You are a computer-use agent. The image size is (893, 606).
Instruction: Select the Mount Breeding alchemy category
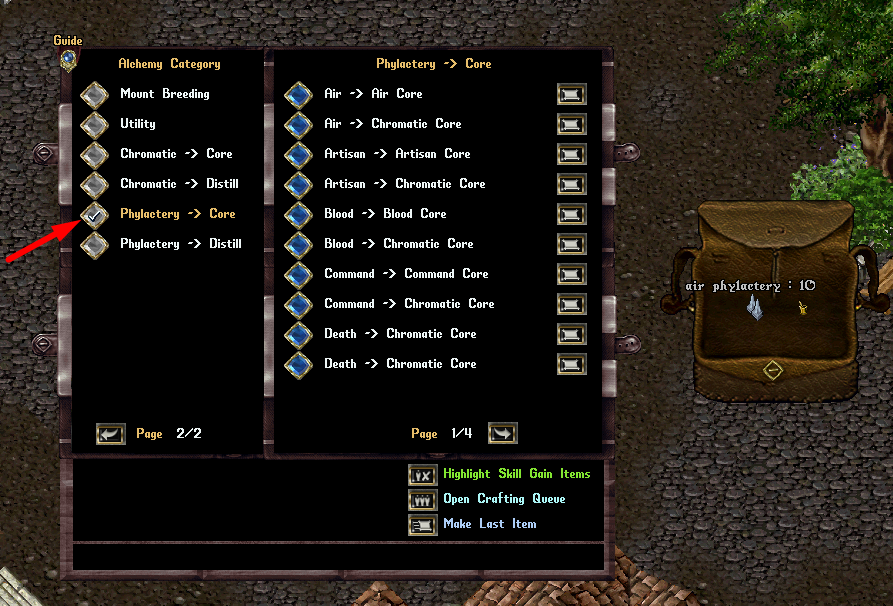(x=94, y=94)
